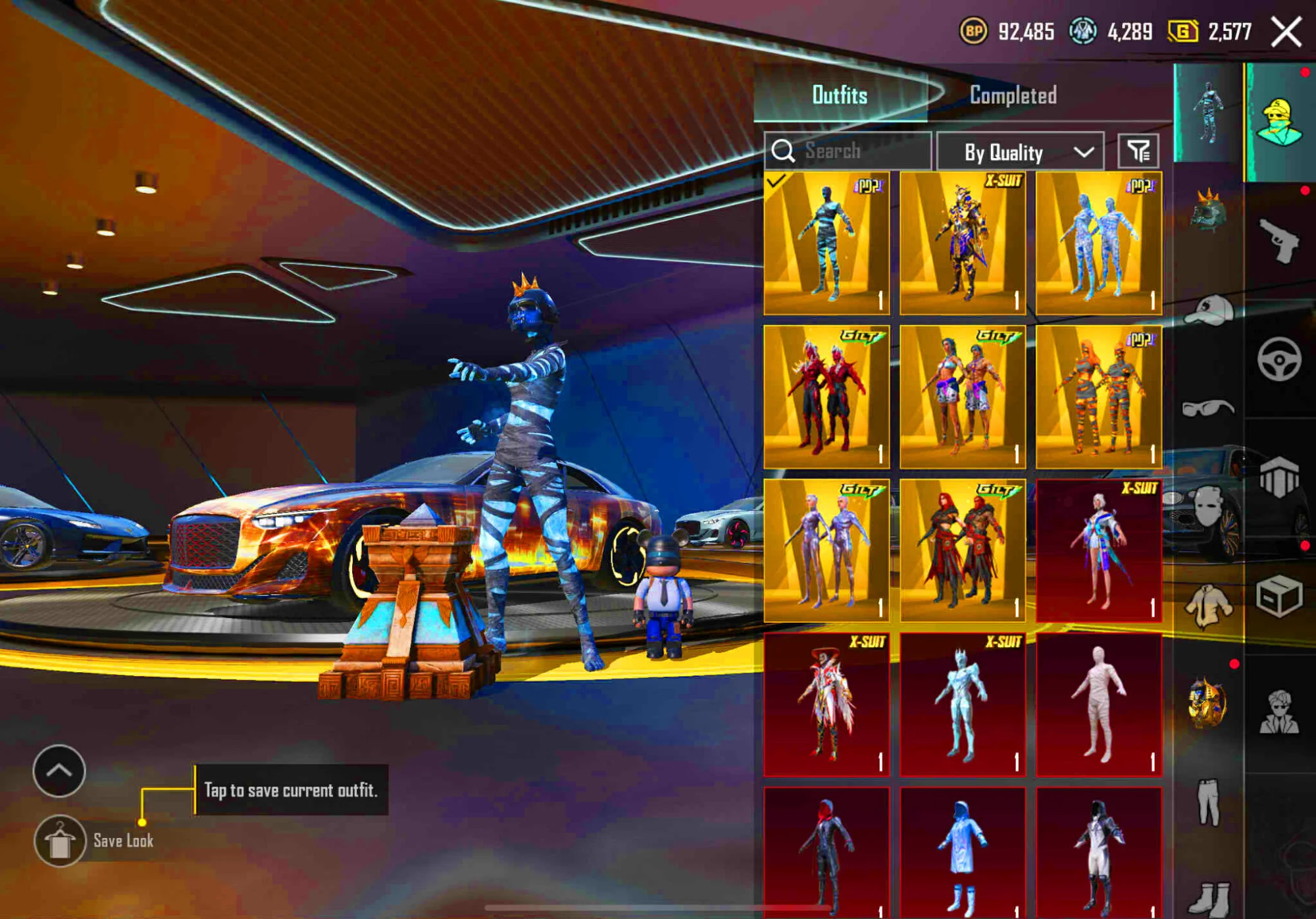Open the baseball cap hat slot

click(1209, 311)
